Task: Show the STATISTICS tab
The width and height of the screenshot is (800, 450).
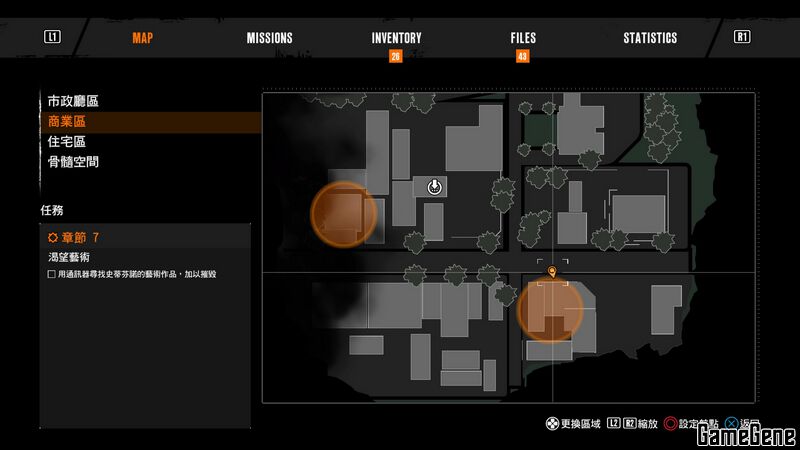Action: click(650, 38)
